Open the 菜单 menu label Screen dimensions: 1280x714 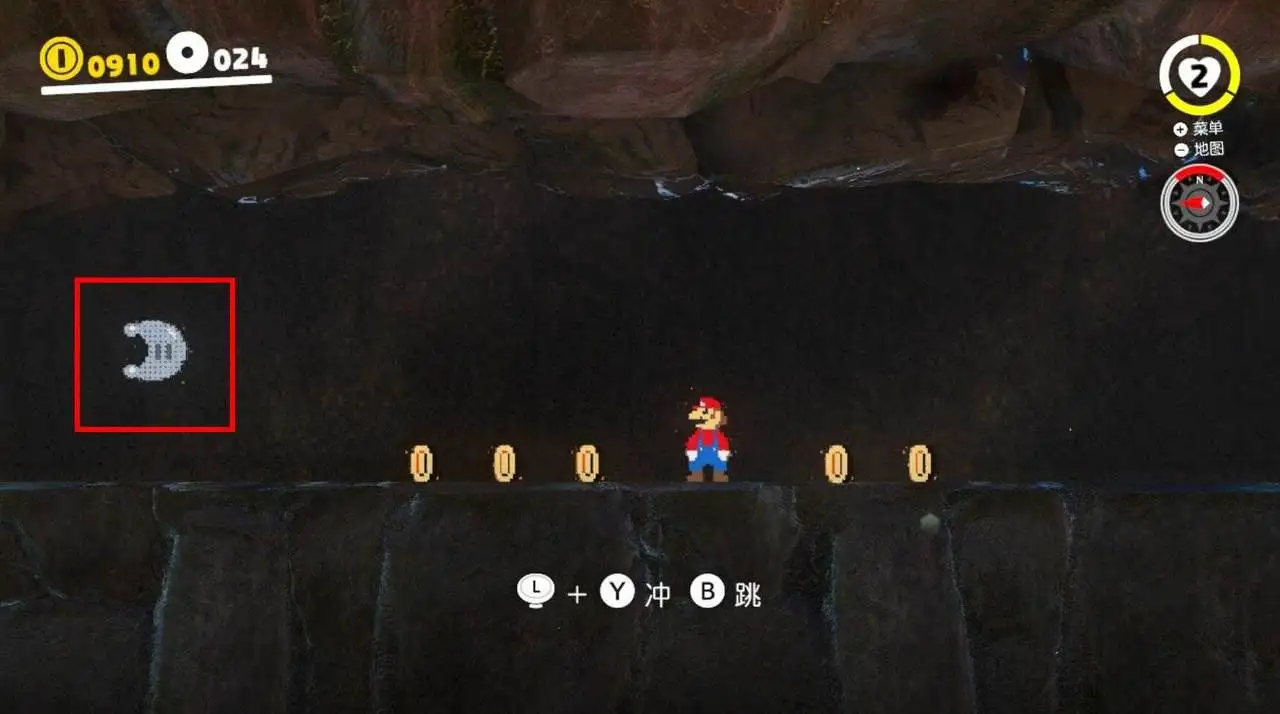[1207, 129]
